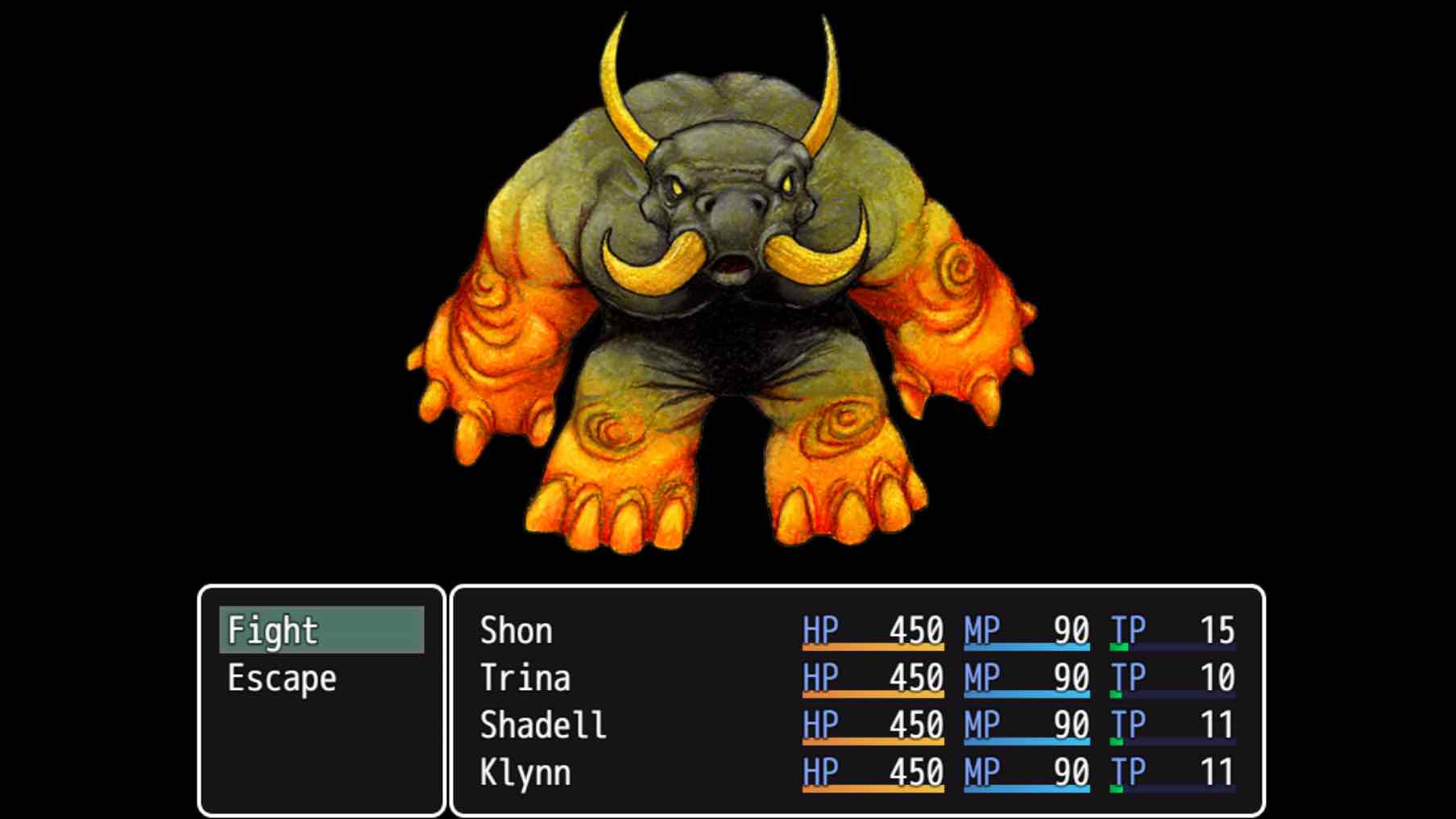The width and height of the screenshot is (1456, 819).
Task: Select party member Shadell
Action: point(544,725)
